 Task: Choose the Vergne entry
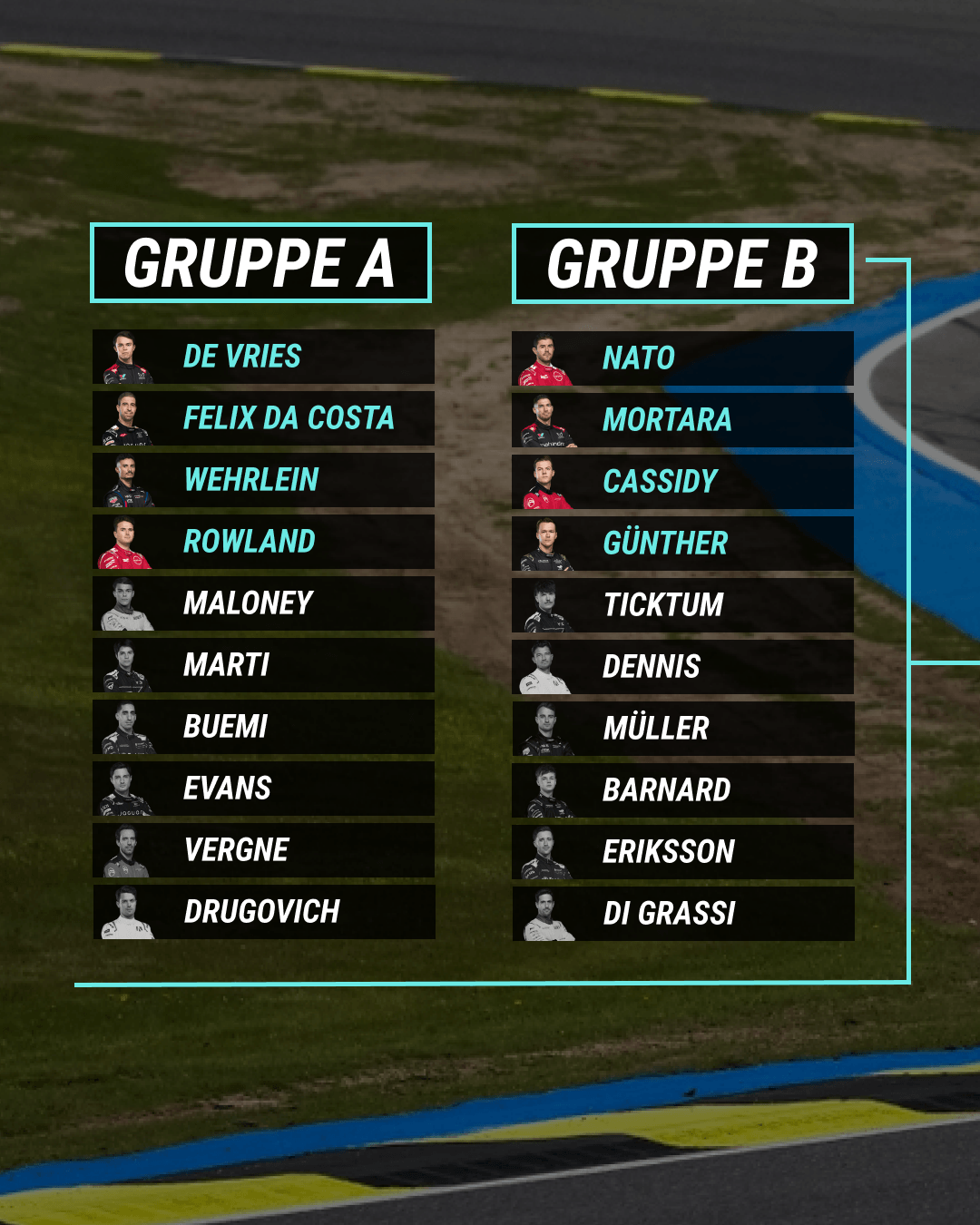(x=263, y=850)
